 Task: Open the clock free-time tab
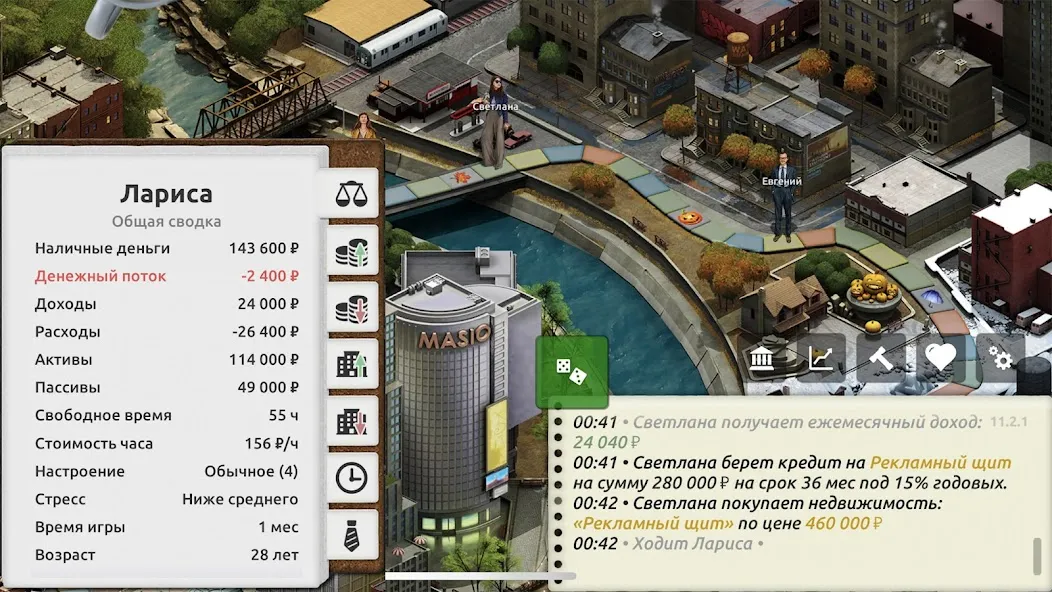(x=351, y=478)
